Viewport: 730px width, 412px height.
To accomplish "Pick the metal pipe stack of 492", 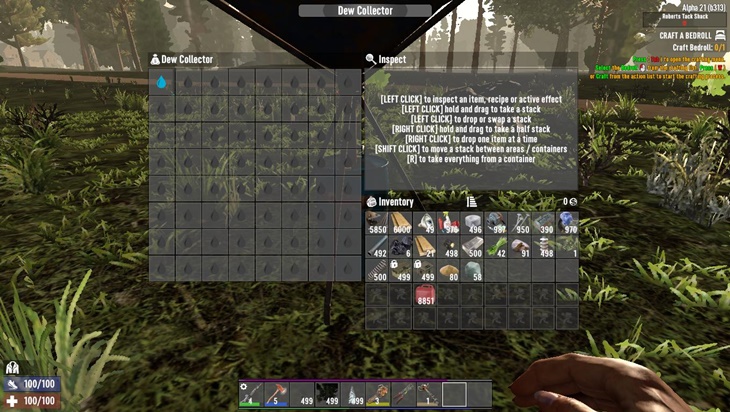I will [377, 246].
